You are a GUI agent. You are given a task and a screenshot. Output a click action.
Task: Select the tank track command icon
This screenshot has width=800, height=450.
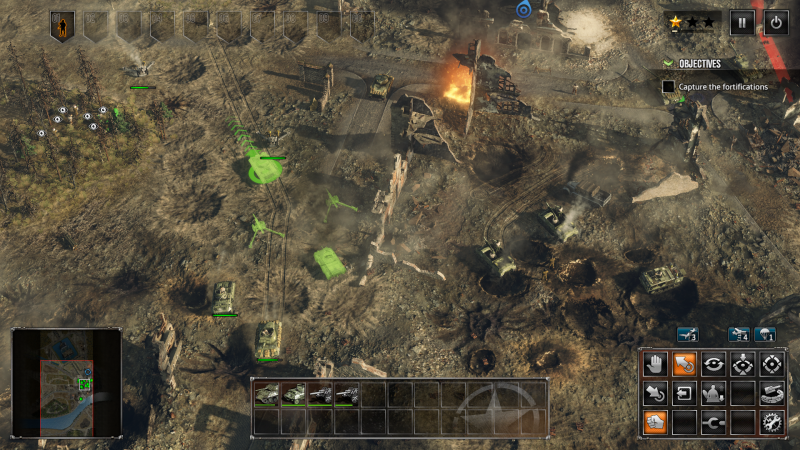[771, 393]
